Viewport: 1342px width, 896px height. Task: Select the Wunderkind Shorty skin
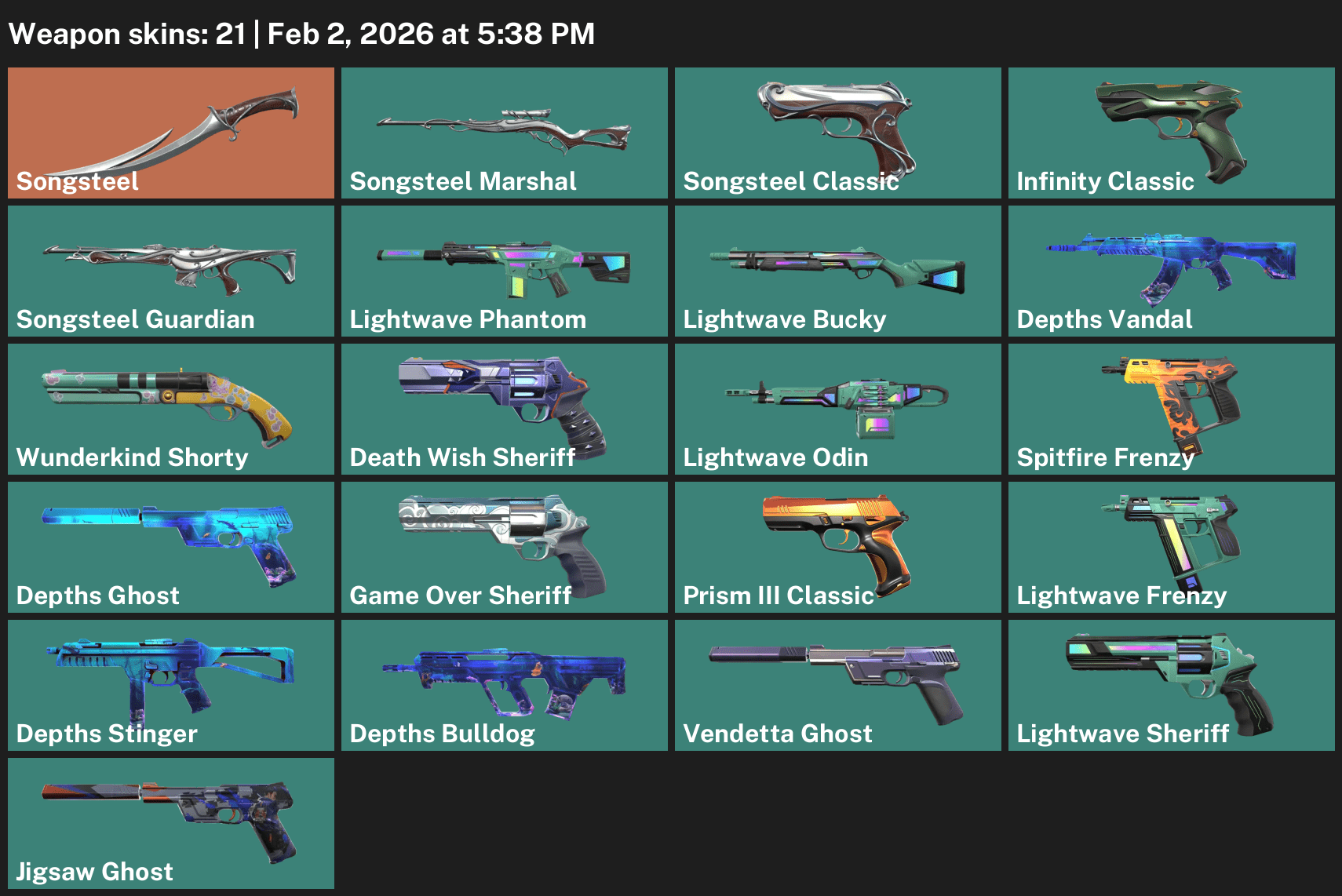pos(170,410)
